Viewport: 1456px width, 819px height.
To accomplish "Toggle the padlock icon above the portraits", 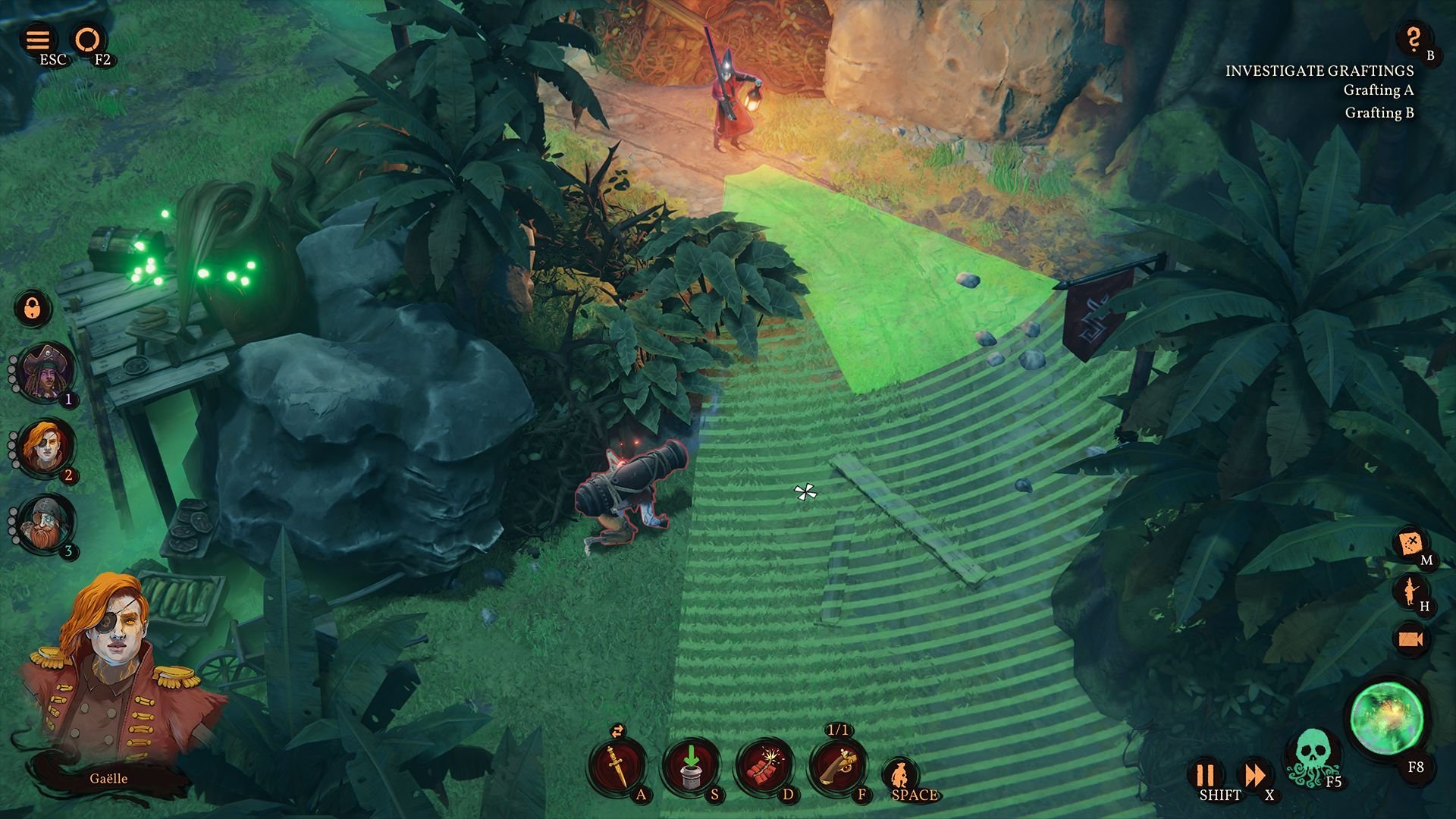I will 32,309.
